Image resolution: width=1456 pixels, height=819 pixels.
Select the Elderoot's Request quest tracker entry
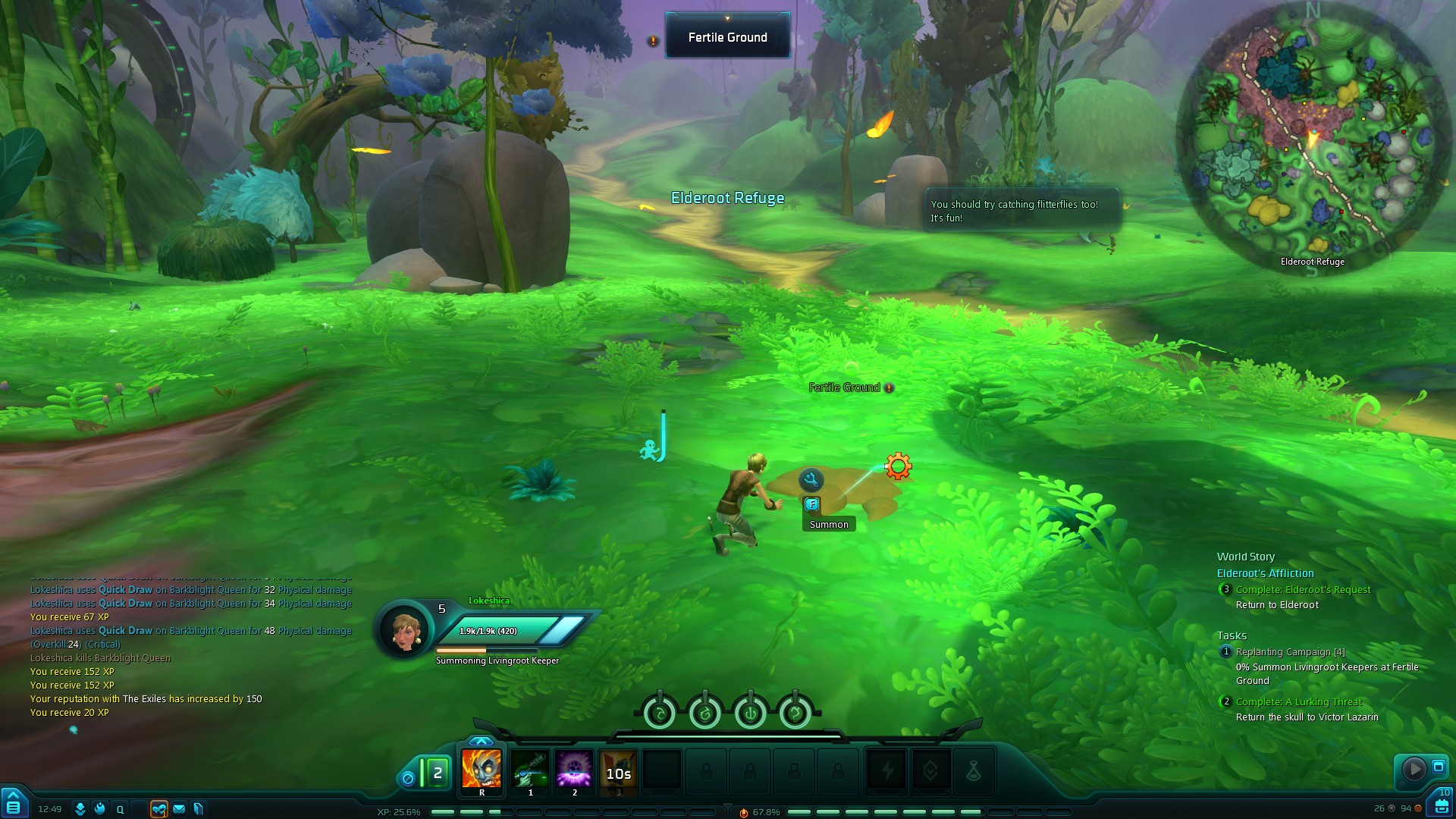coord(1303,589)
